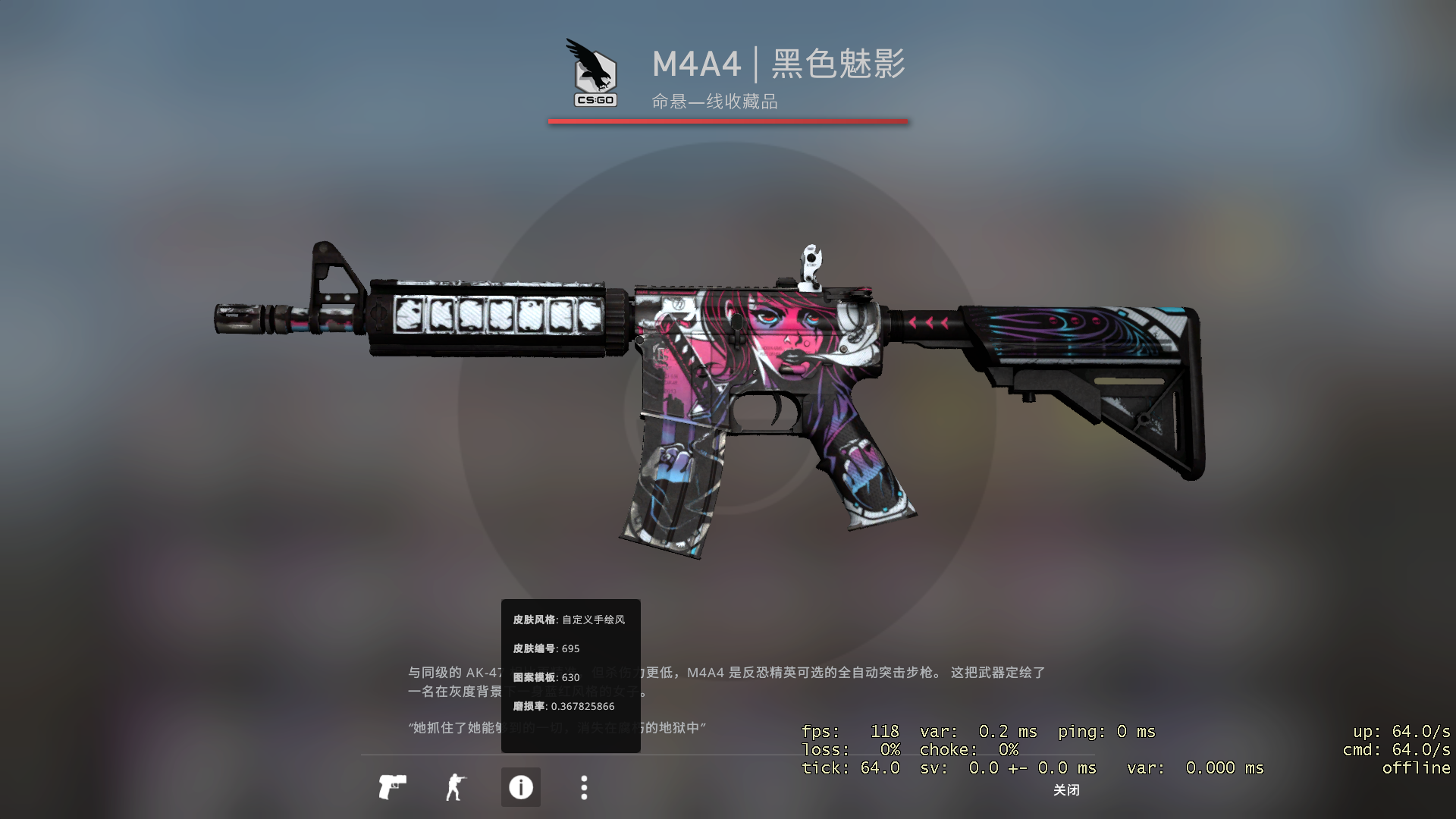The image size is (1456, 819).
Task: Show the weapon-only pistol view
Action: pyautogui.click(x=392, y=787)
